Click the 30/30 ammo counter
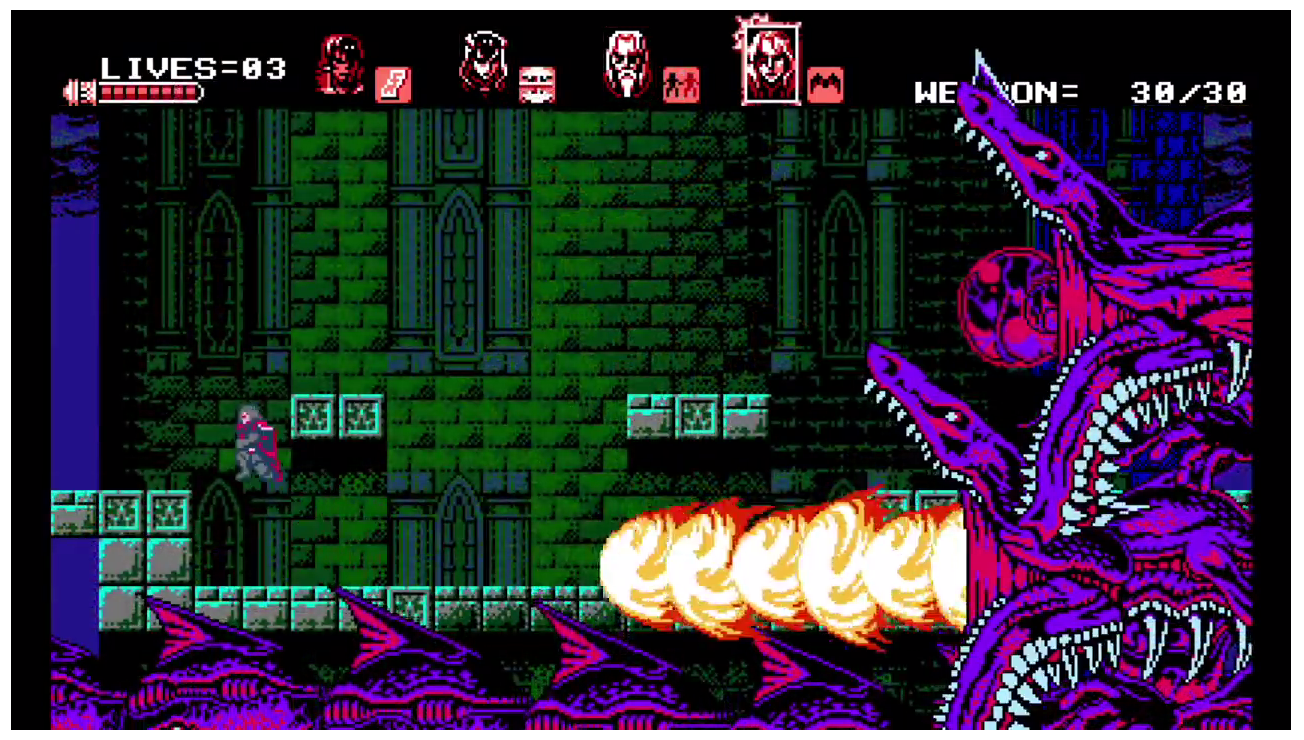 pos(1190,92)
